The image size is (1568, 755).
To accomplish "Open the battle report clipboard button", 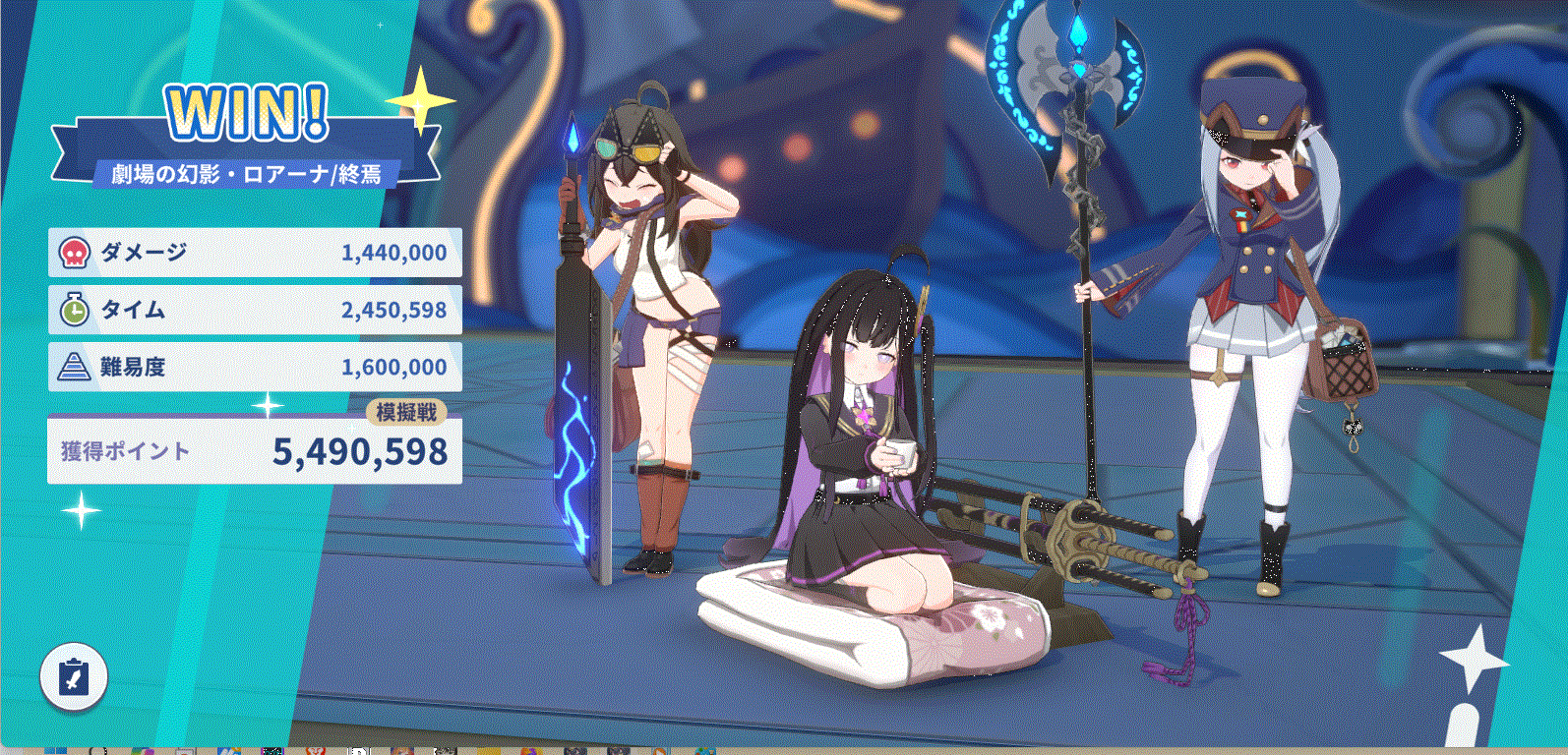I will coord(74,676).
